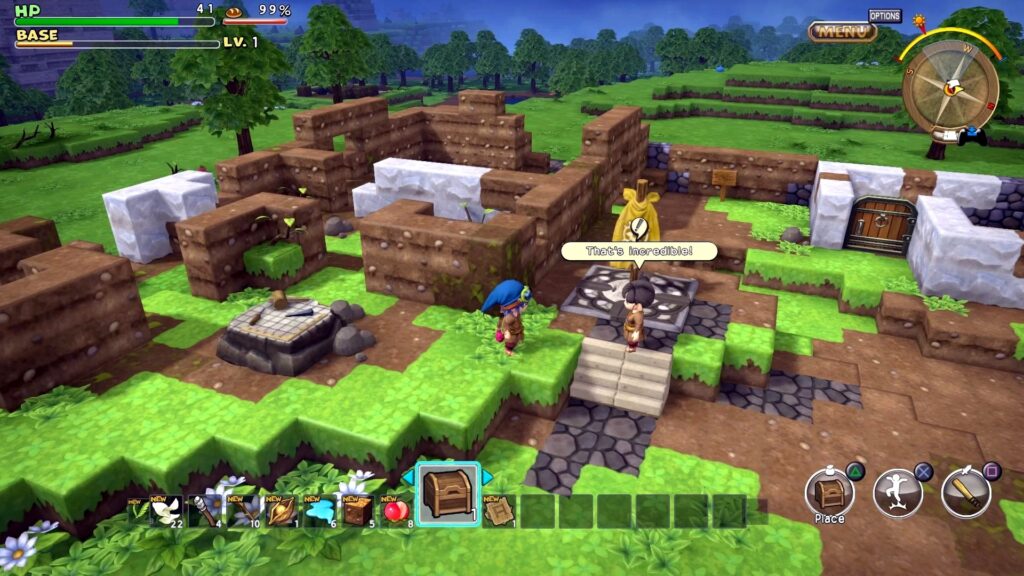The width and height of the screenshot is (1024, 576).
Task: Click the hotbar right arrow
Action: point(488,478)
